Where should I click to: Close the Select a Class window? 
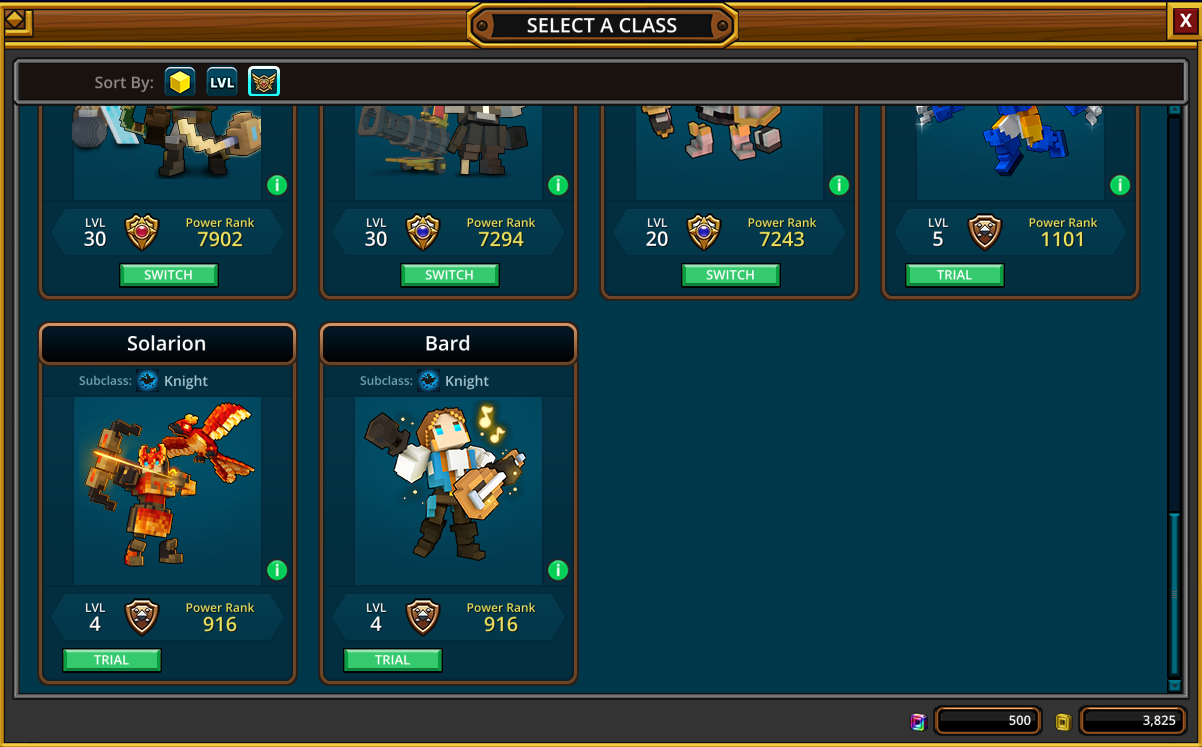(x=1185, y=21)
